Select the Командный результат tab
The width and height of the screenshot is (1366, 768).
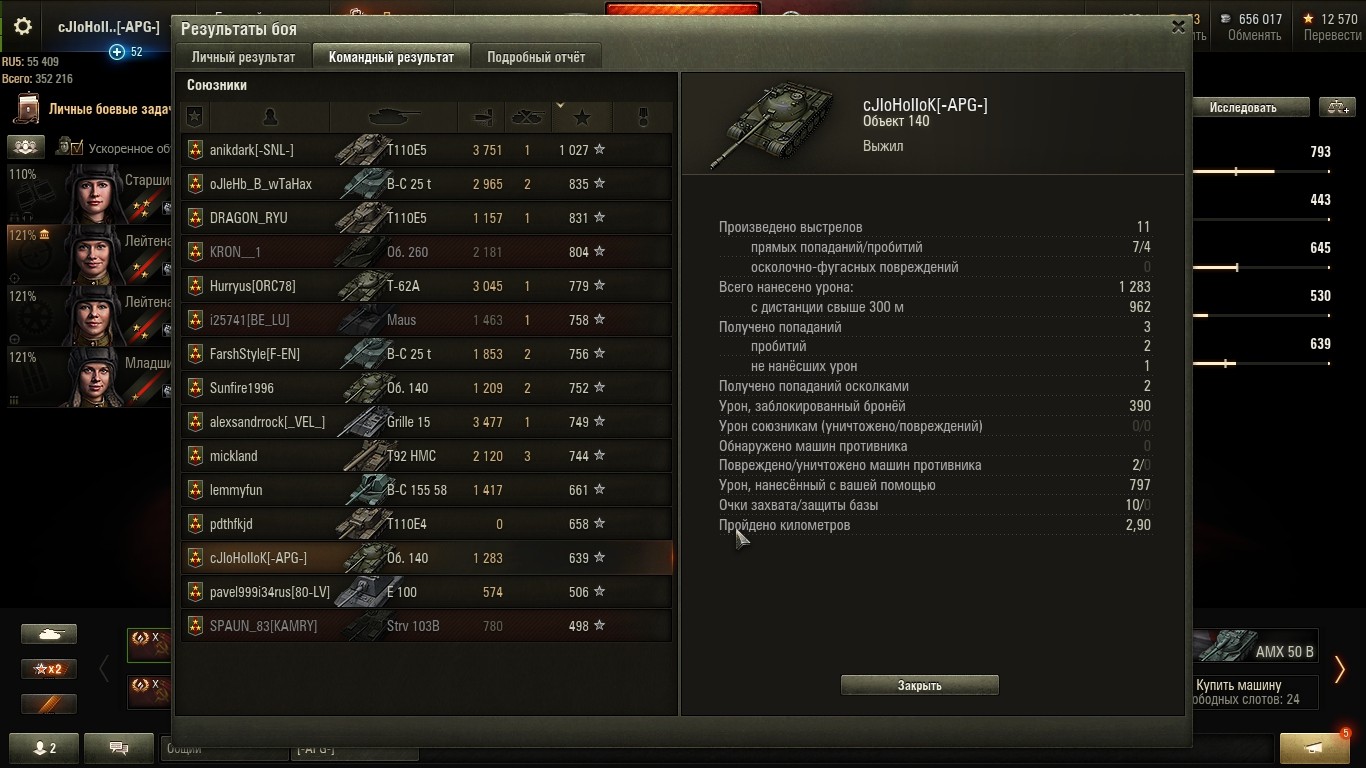pos(391,57)
